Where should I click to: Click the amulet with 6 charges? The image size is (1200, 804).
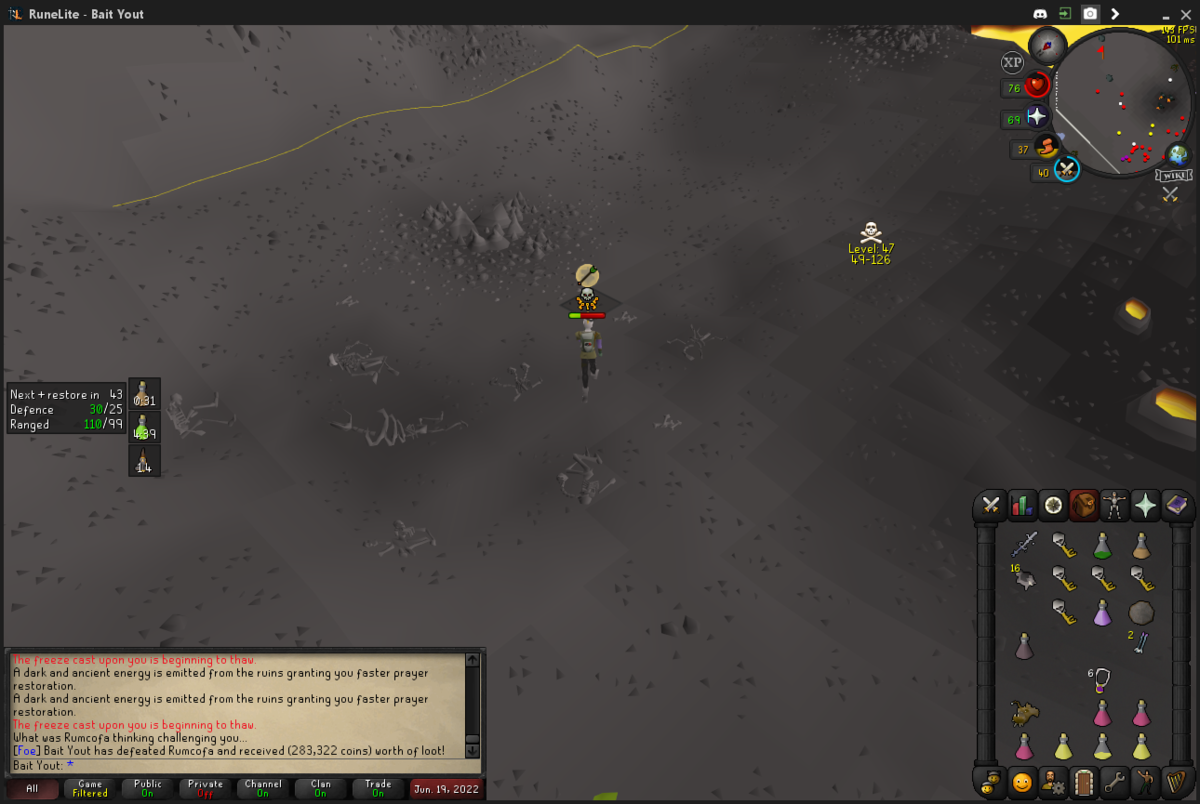[x=1102, y=680]
